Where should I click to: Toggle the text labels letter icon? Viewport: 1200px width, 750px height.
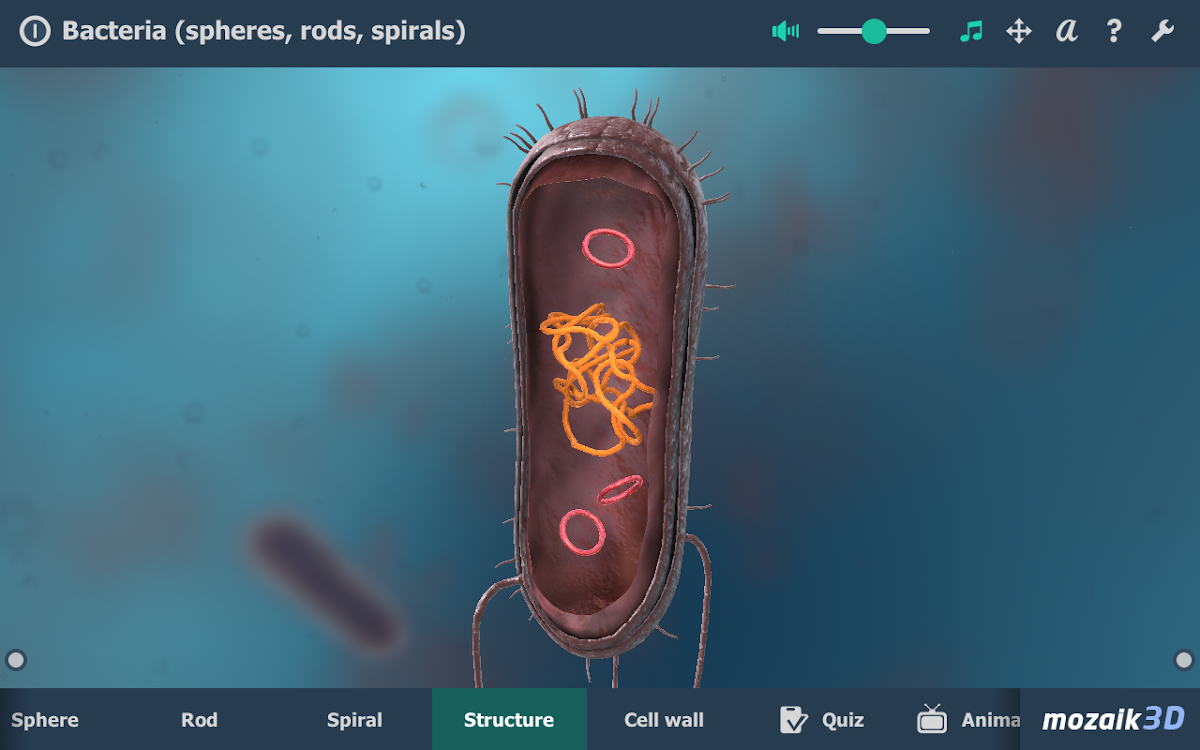pyautogui.click(x=1067, y=31)
